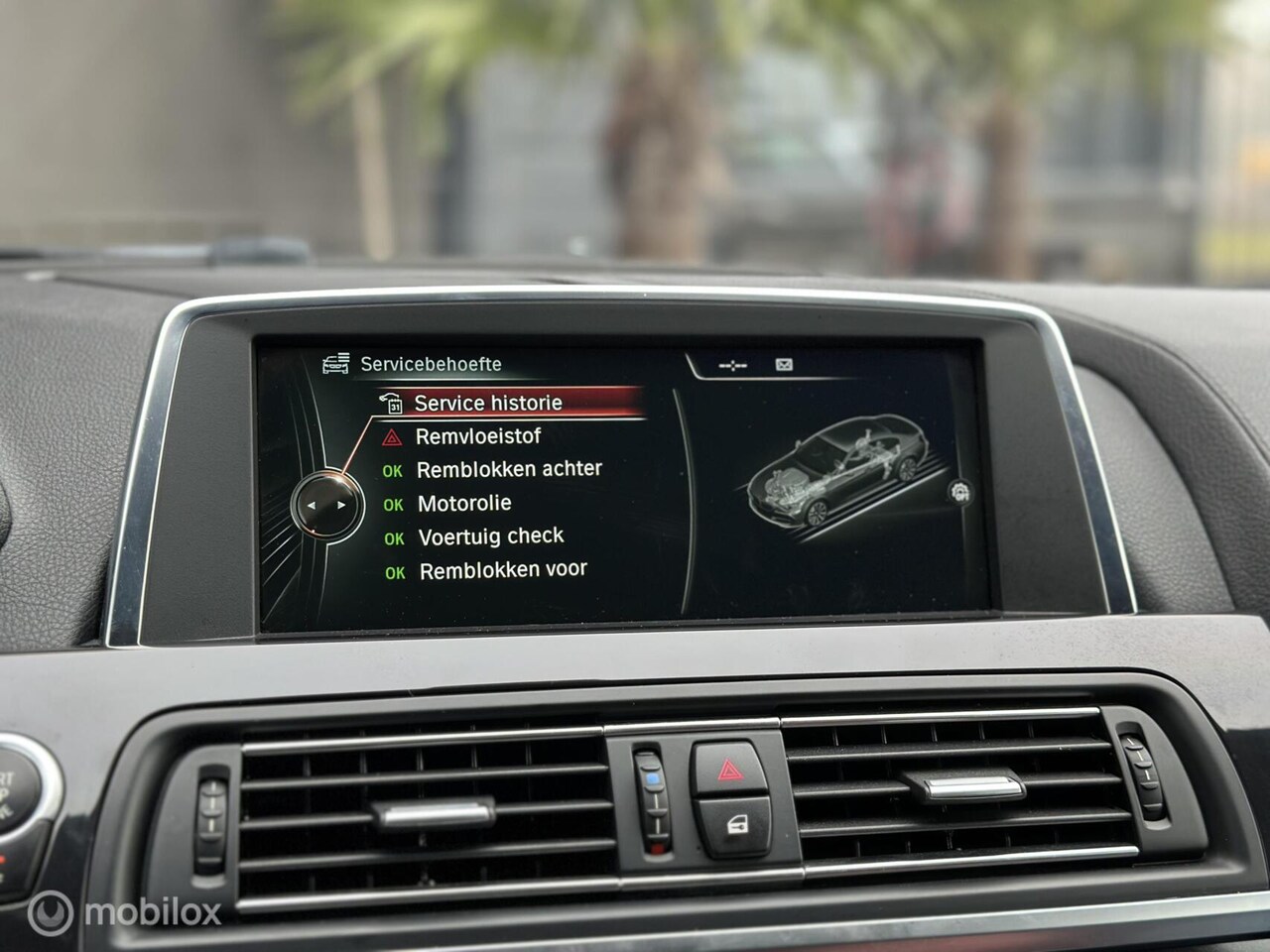
Task: Choose Remblokken achter in the list
Action: click(x=508, y=469)
